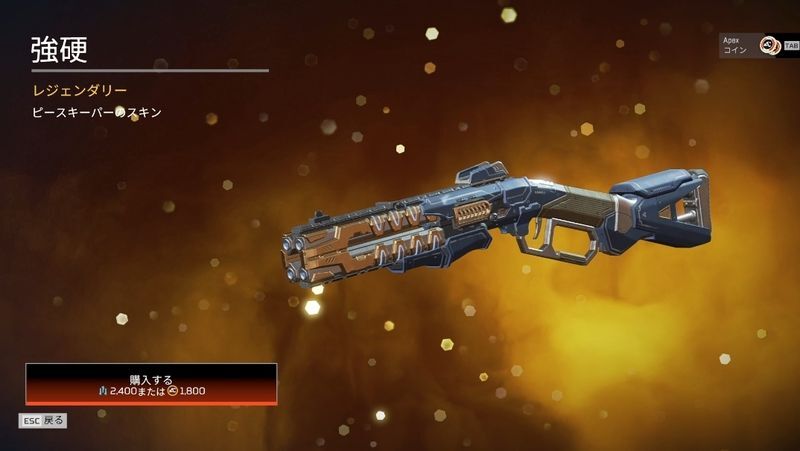Open the Apex Coins purchase panel
800x451 pixels.
[757, 45]
